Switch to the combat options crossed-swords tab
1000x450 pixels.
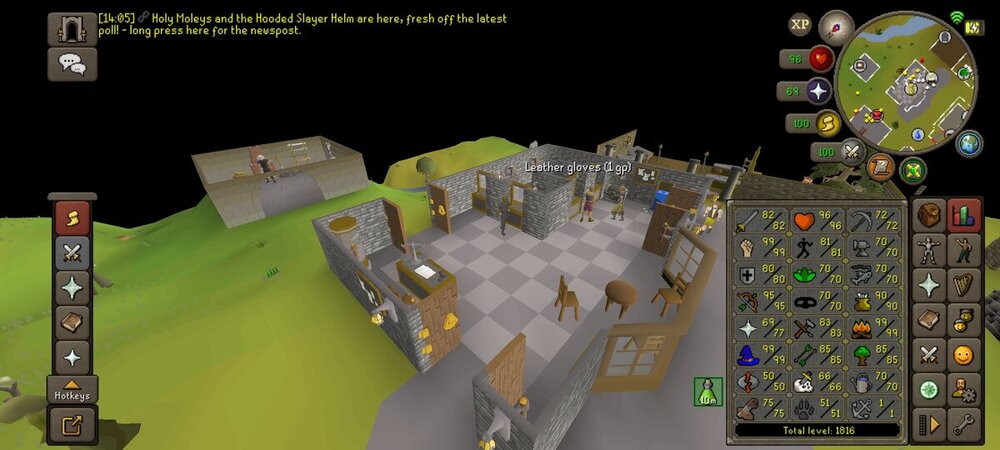pyautogui.click(x=929, y=354)
